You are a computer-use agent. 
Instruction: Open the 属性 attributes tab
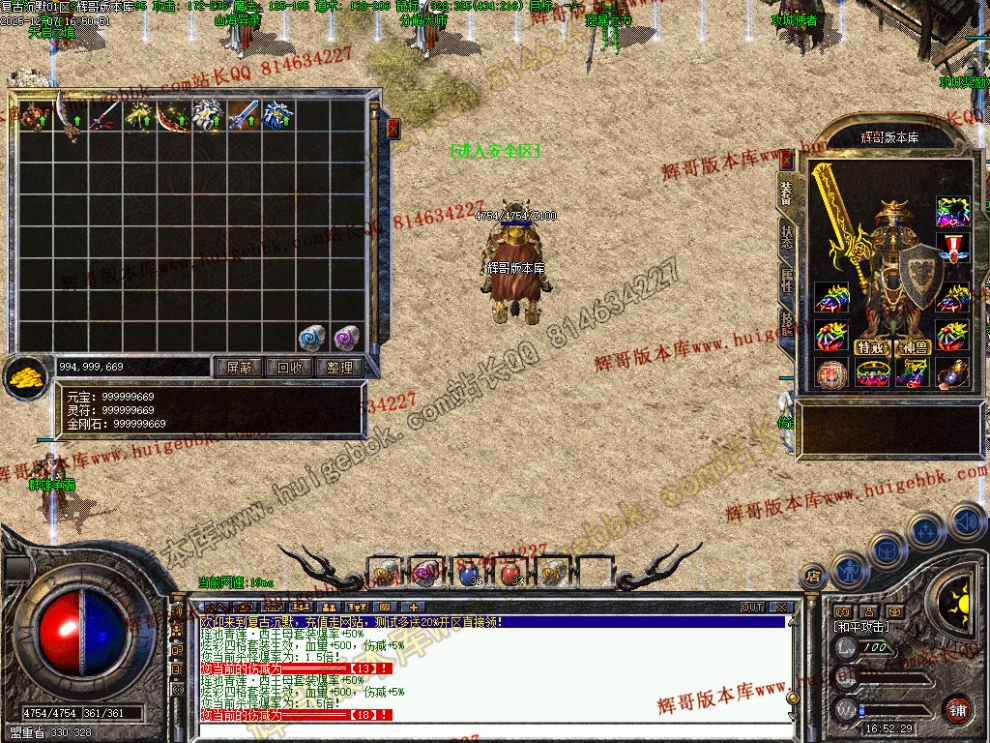coord(787,280)
